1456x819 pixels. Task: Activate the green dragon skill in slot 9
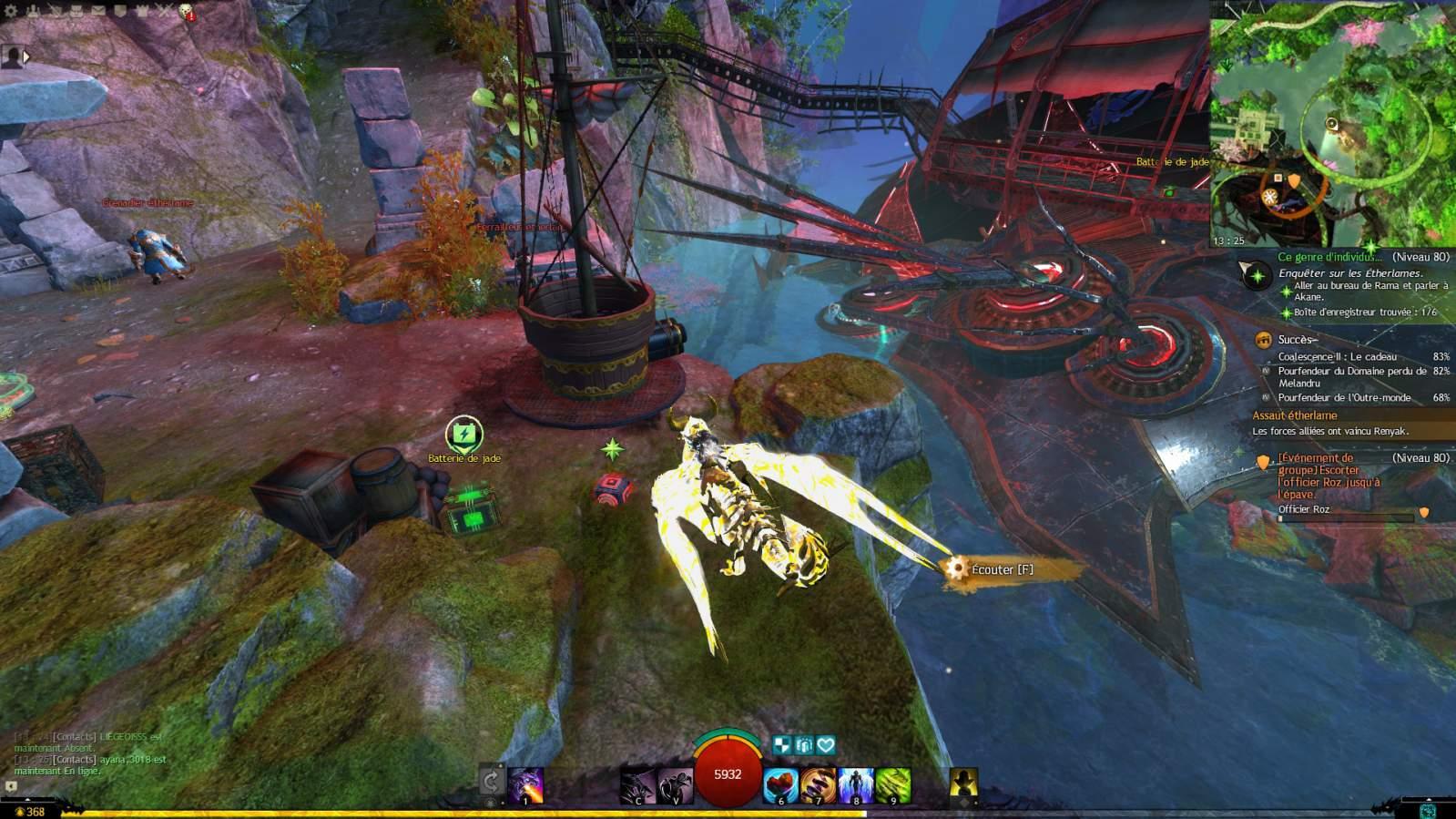(x=893, y=785)
